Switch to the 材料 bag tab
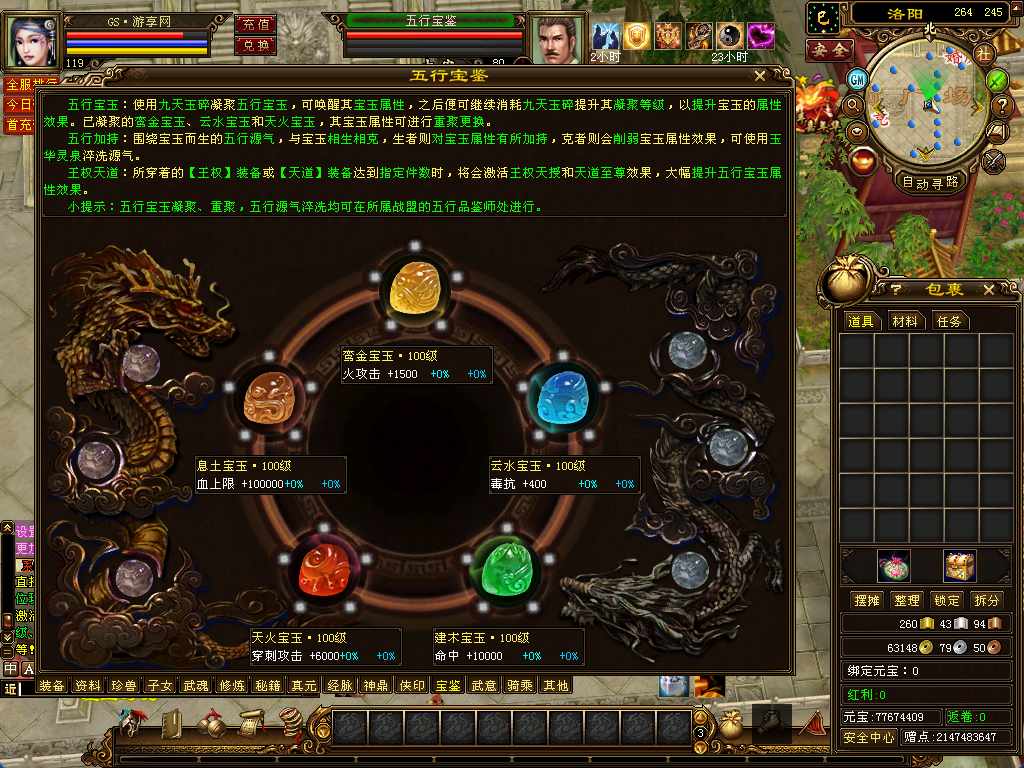 click(905, 321)
